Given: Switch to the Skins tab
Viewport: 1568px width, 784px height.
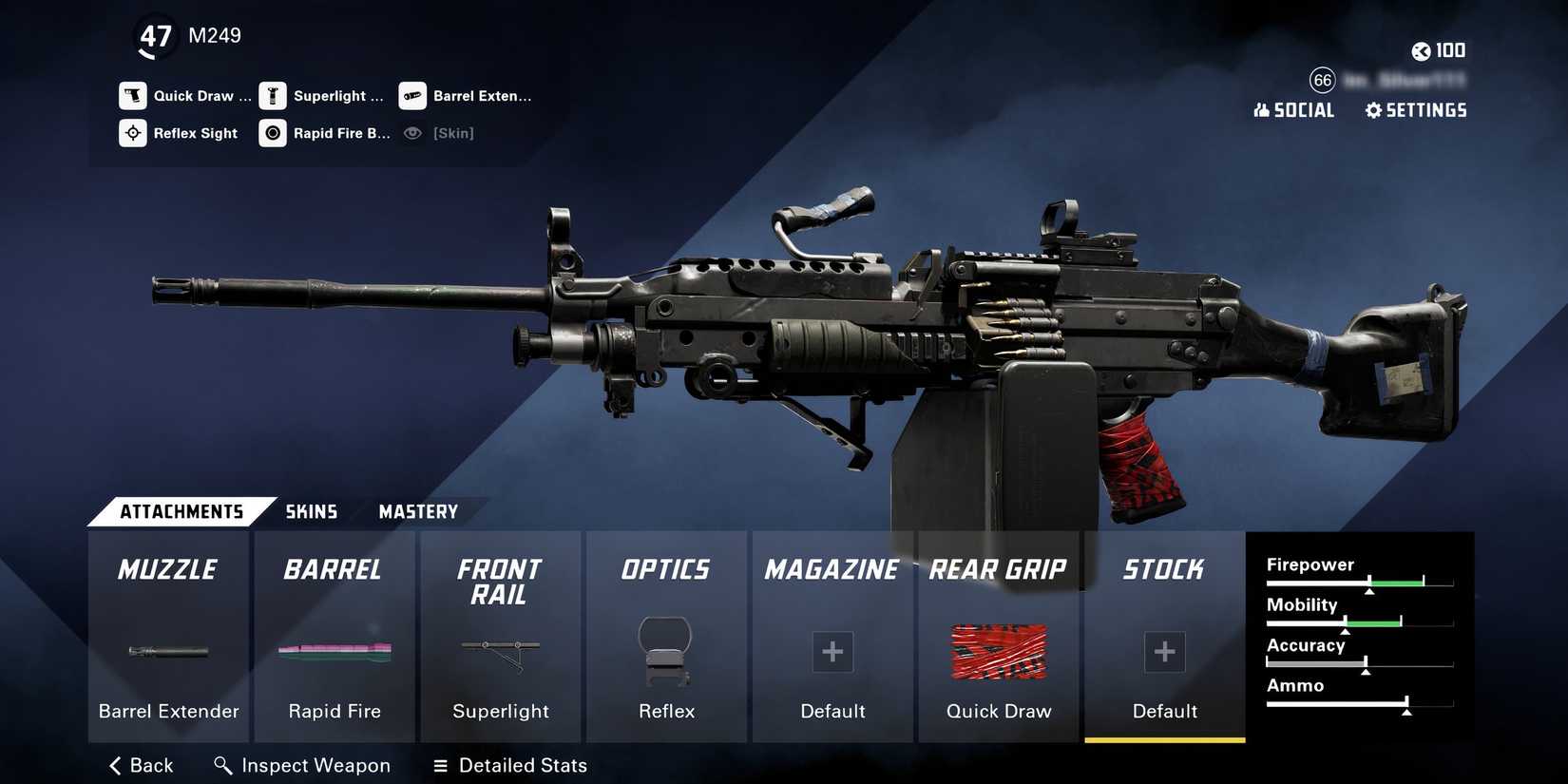Looking at the screenshot, I should pyautogui.click(x=311, y=511).
